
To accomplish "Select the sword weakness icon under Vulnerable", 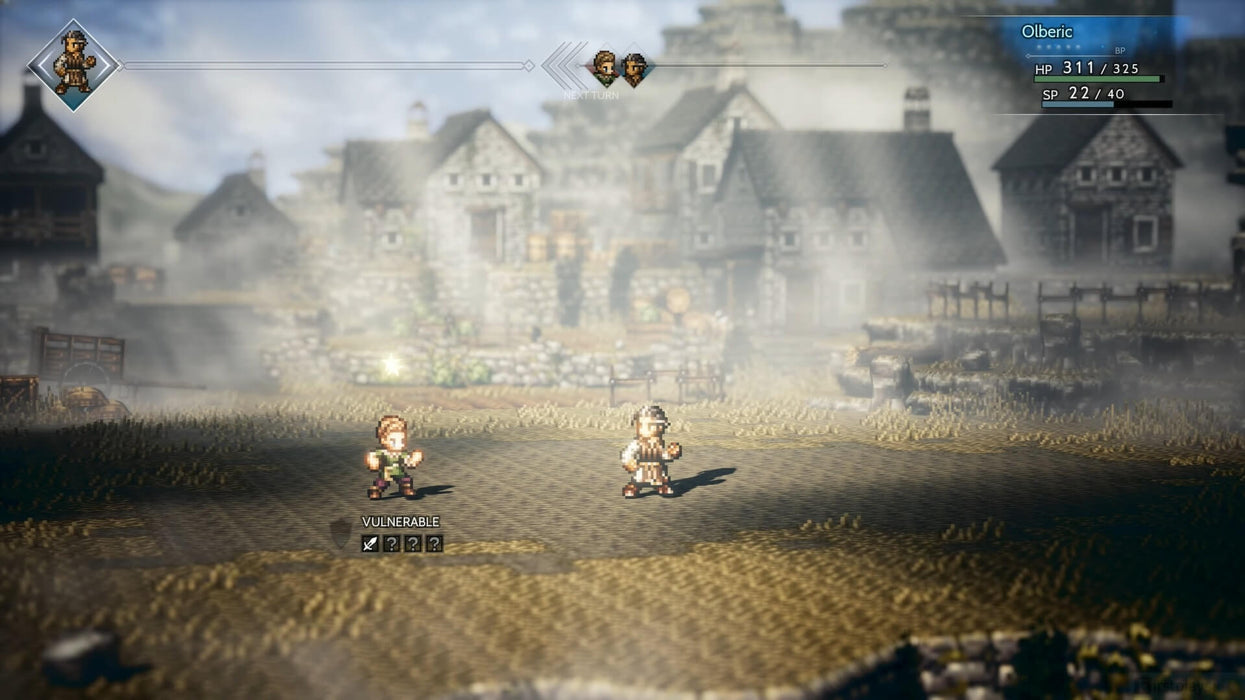I will tap(370, 543).
